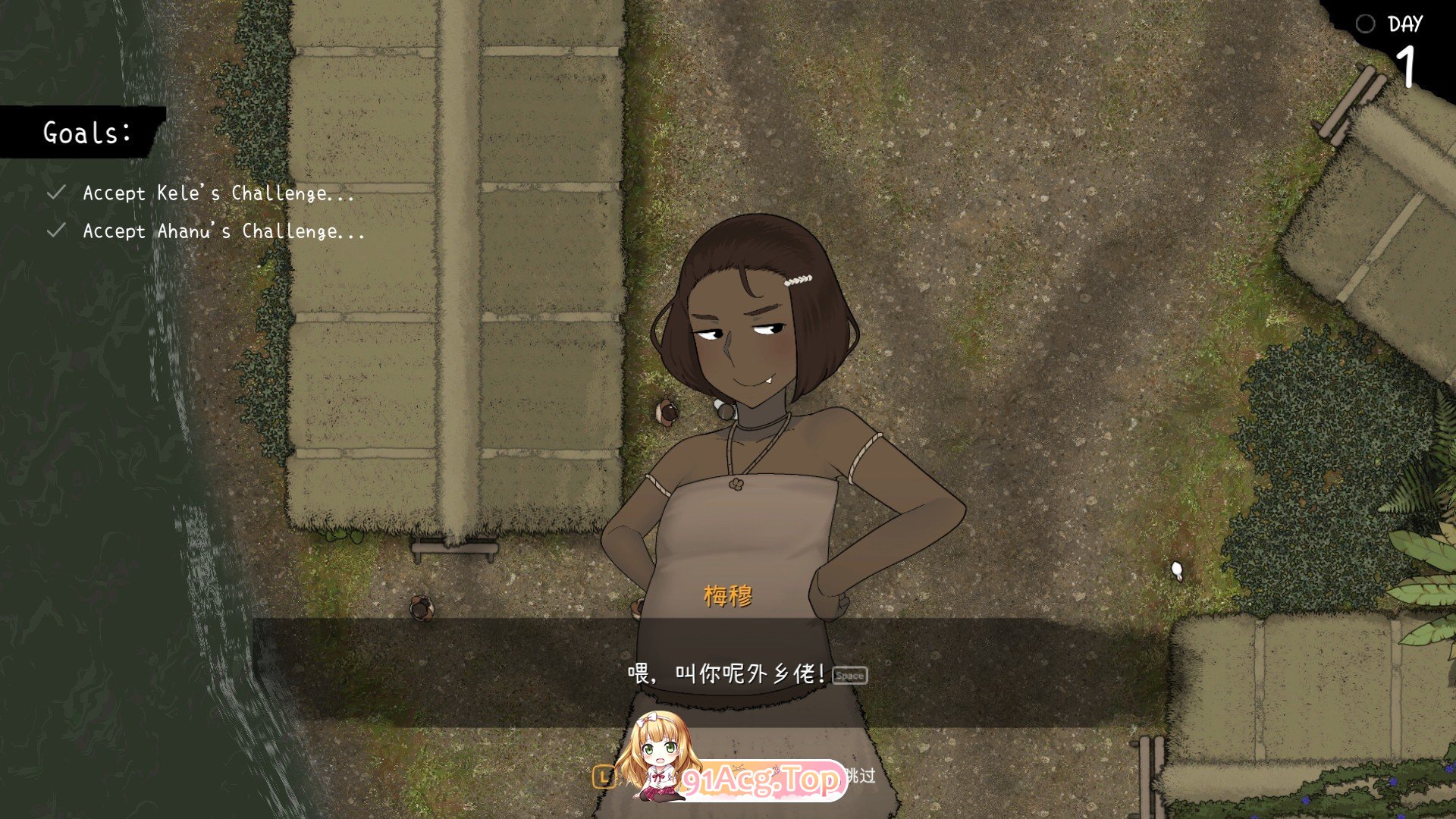Click the checkmark beside Accept Kele's Challenge
Image resolution: width=1456 pixels, height=819 pixels.
pyautogui.click(x=55, y=192)
